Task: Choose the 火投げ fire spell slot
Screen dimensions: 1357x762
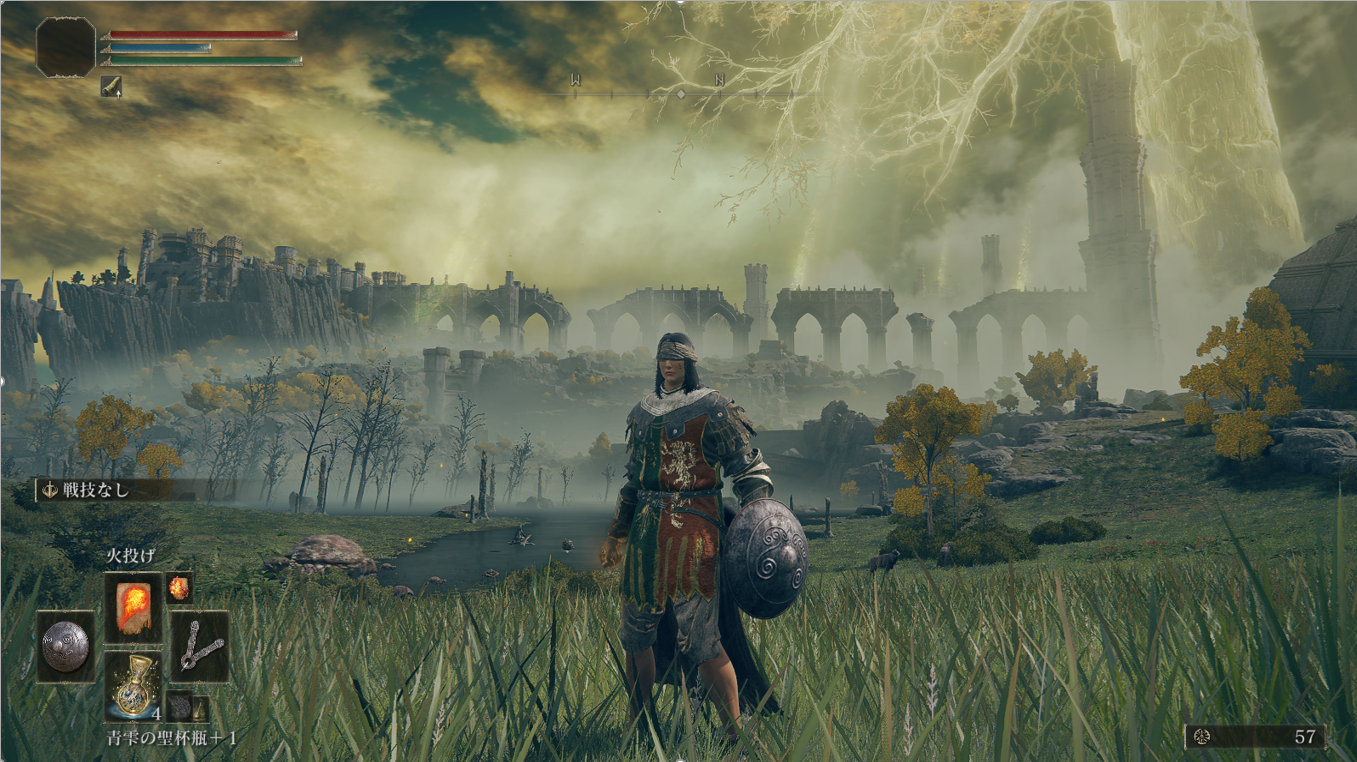Action: click(x=133, y=607)
